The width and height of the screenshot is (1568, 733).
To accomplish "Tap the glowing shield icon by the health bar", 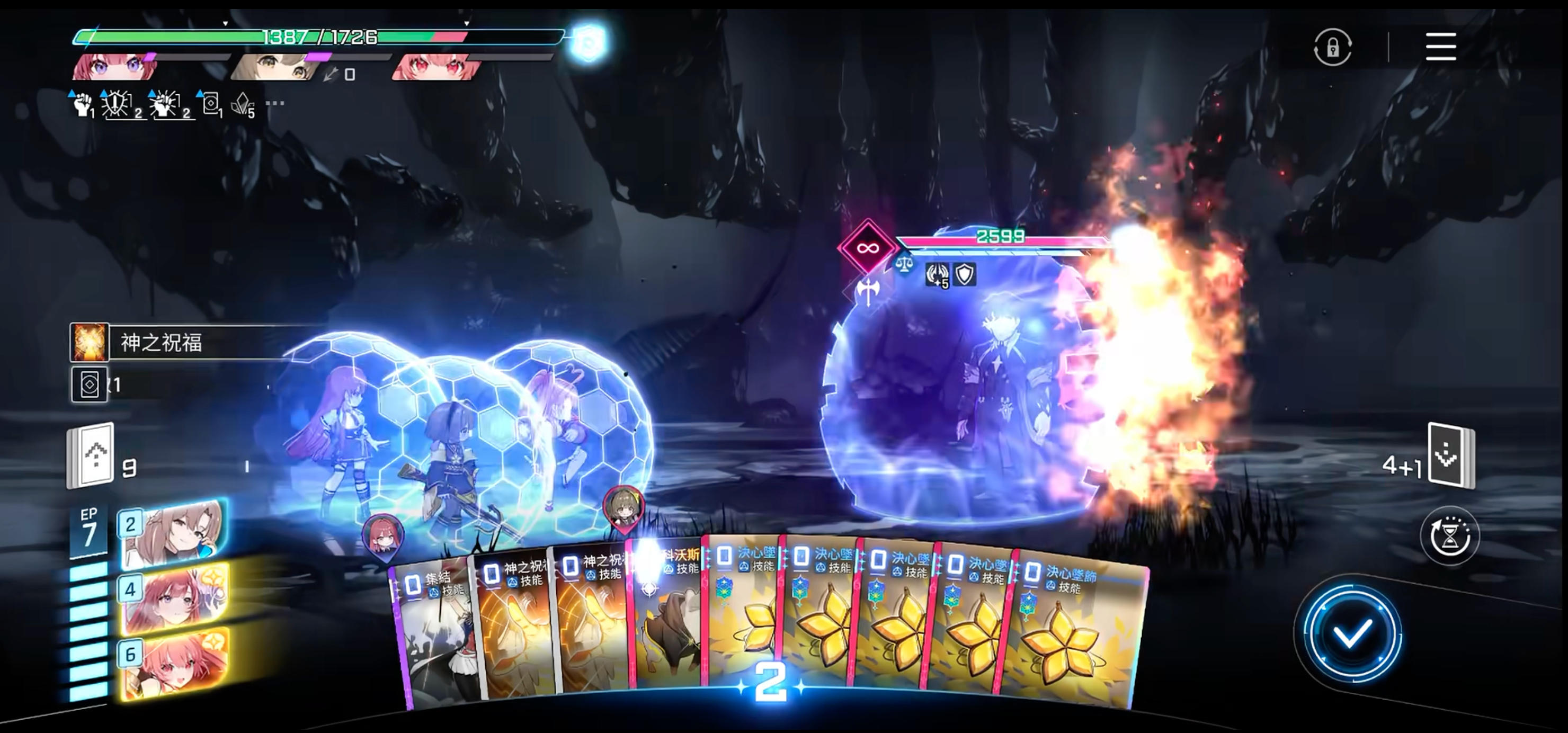I will 588,42.
